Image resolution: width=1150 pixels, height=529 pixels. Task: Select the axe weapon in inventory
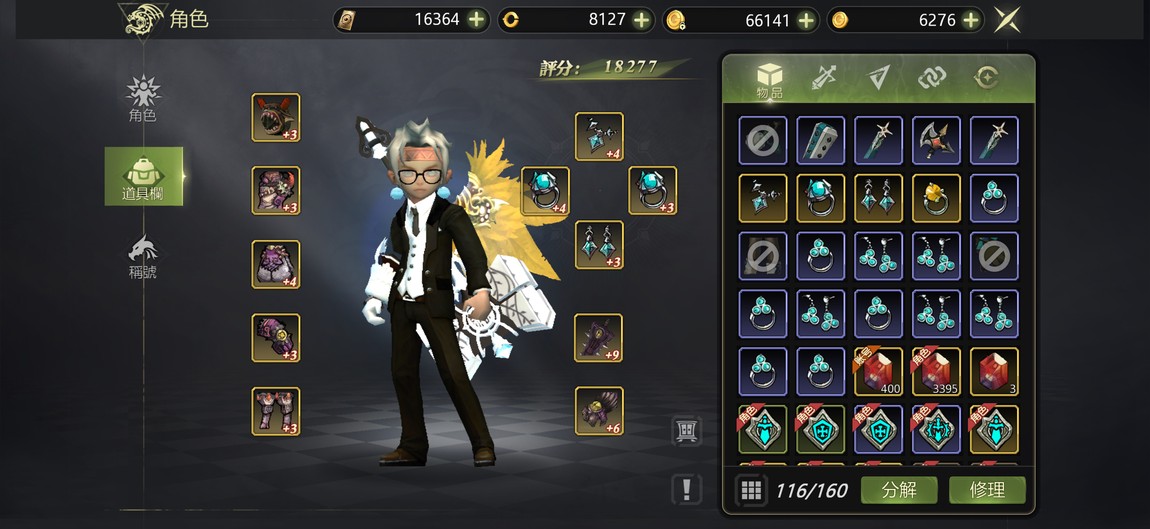(x=937, y=140)
